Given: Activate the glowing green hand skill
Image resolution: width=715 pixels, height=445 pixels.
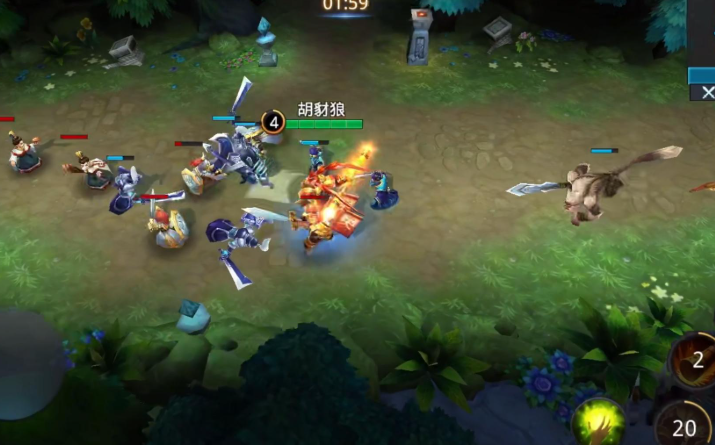Looking at the screenshot, I should pos(598,422).
